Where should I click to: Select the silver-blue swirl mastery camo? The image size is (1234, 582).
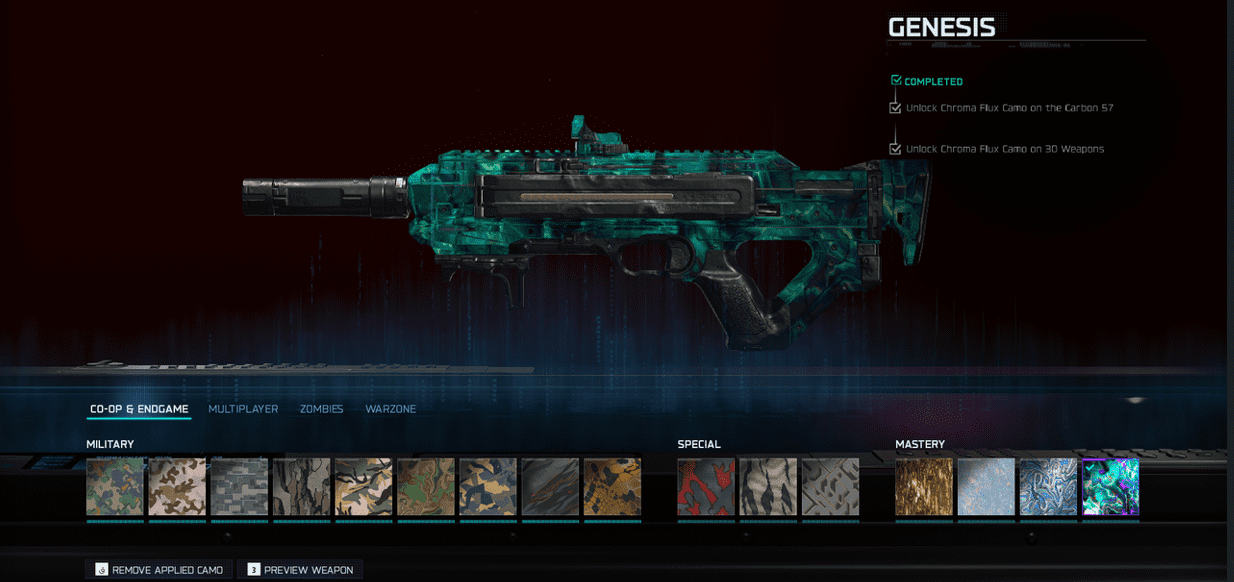[x=1048, y=487]
